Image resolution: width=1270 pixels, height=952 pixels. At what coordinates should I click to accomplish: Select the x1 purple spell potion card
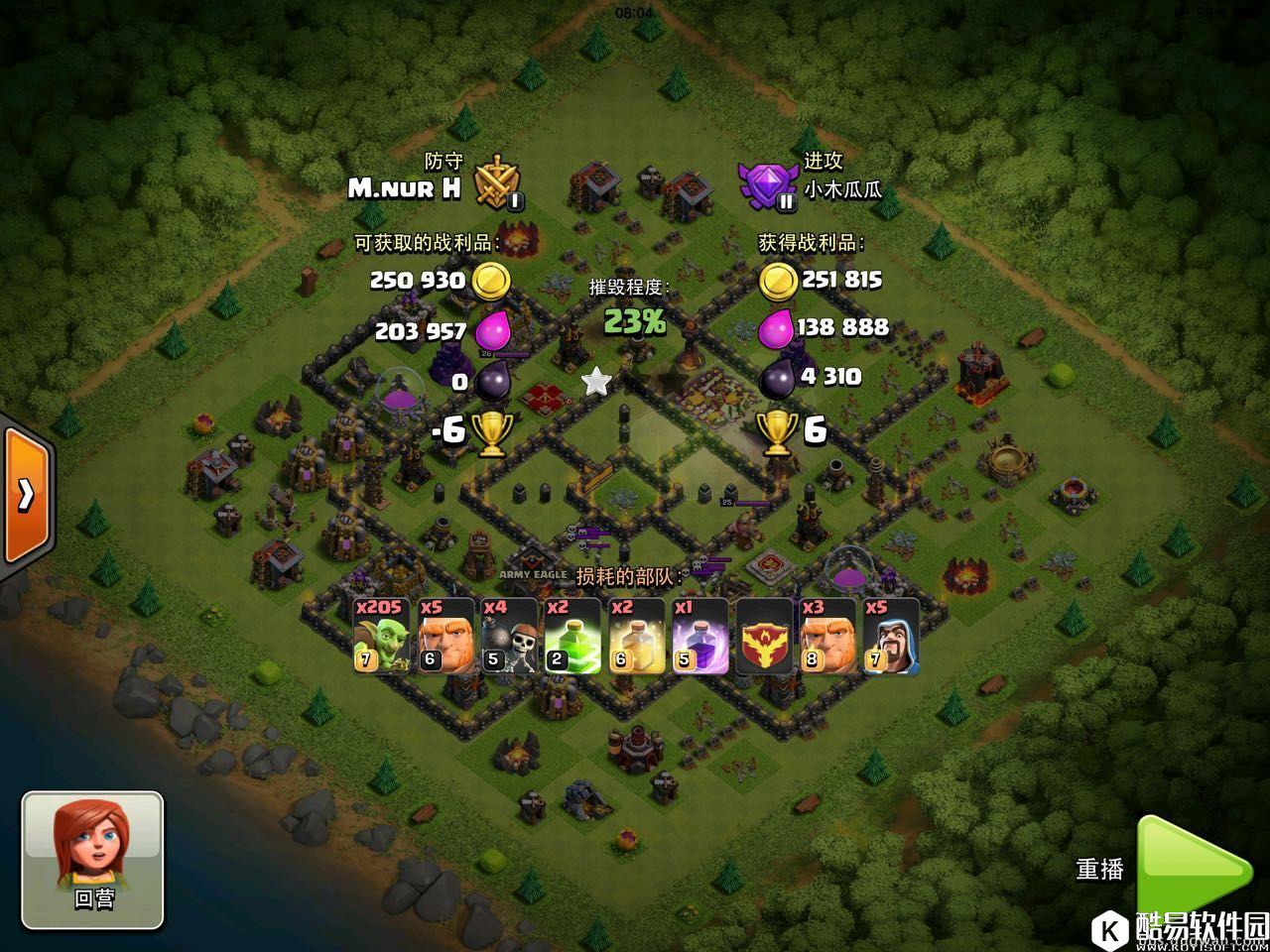click(699, 636)
